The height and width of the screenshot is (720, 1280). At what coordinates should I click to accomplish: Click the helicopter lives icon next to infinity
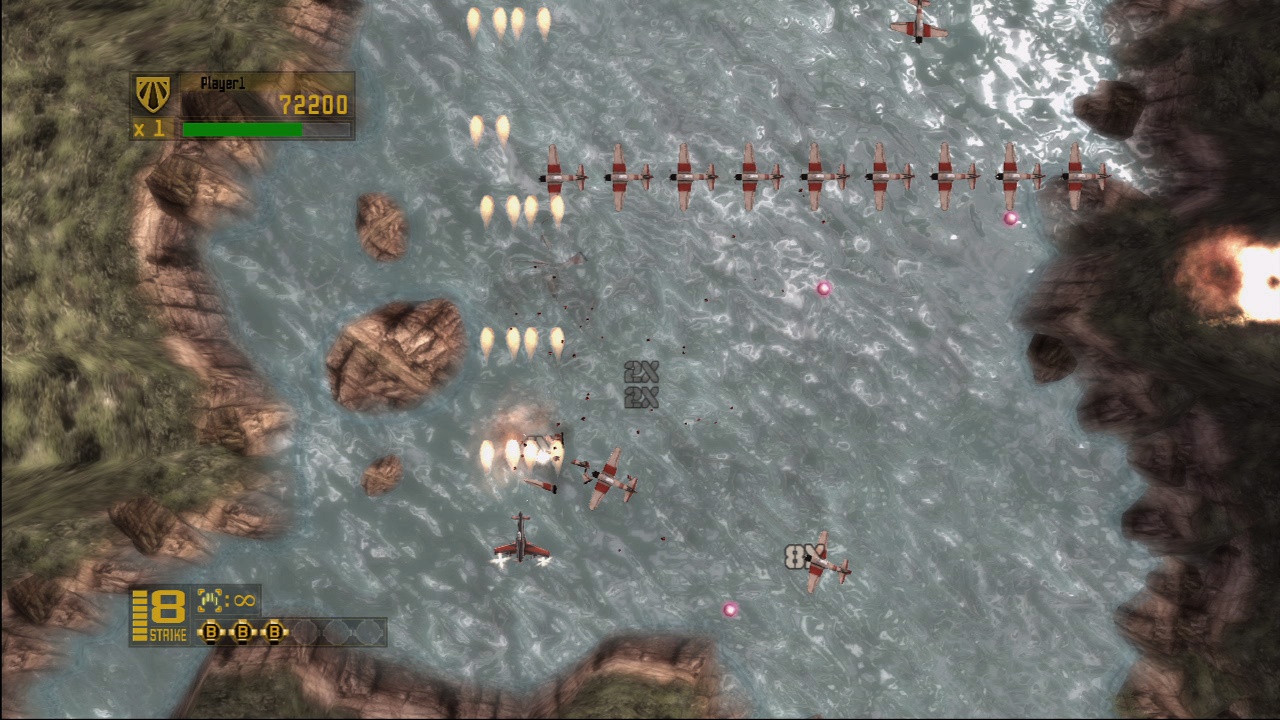coord(212,601)
